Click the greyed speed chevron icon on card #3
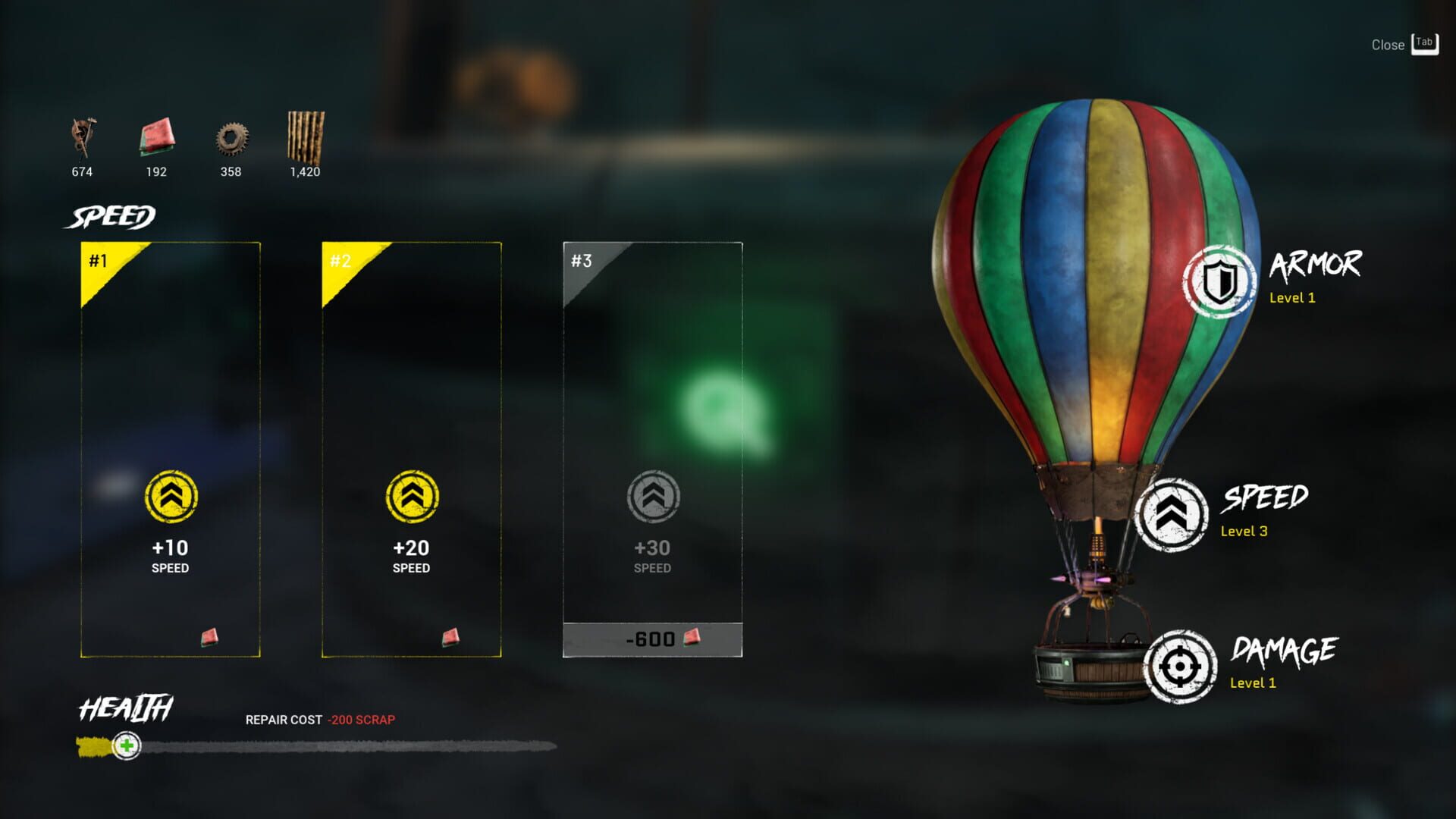1456x819 pixels. (653, 497)
